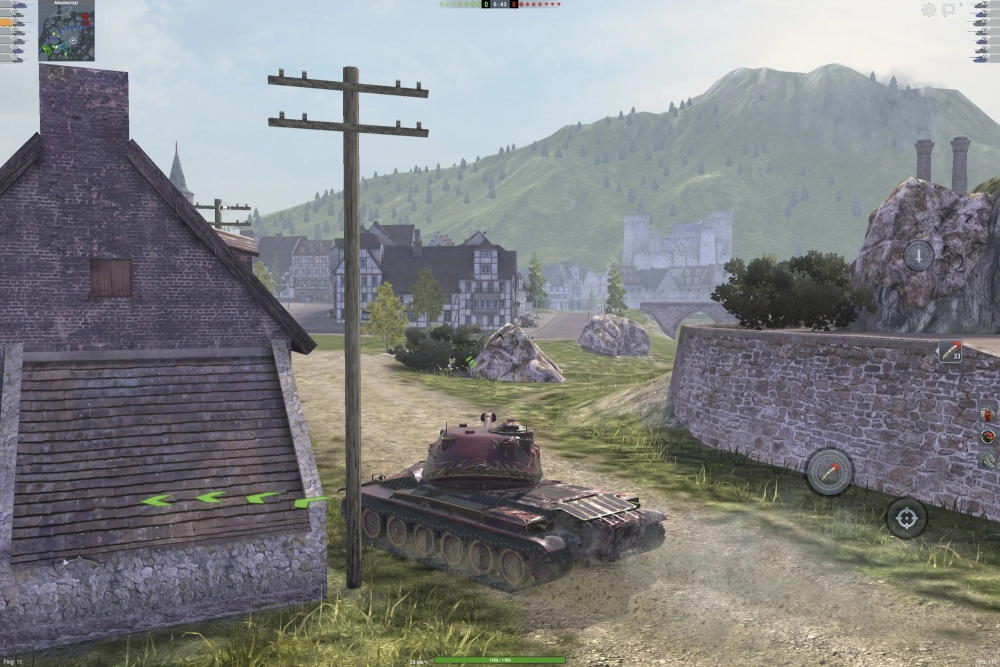Select the orange-highlighted player in team list
This screenshot has width=1000, height=667.
point(11,22)
